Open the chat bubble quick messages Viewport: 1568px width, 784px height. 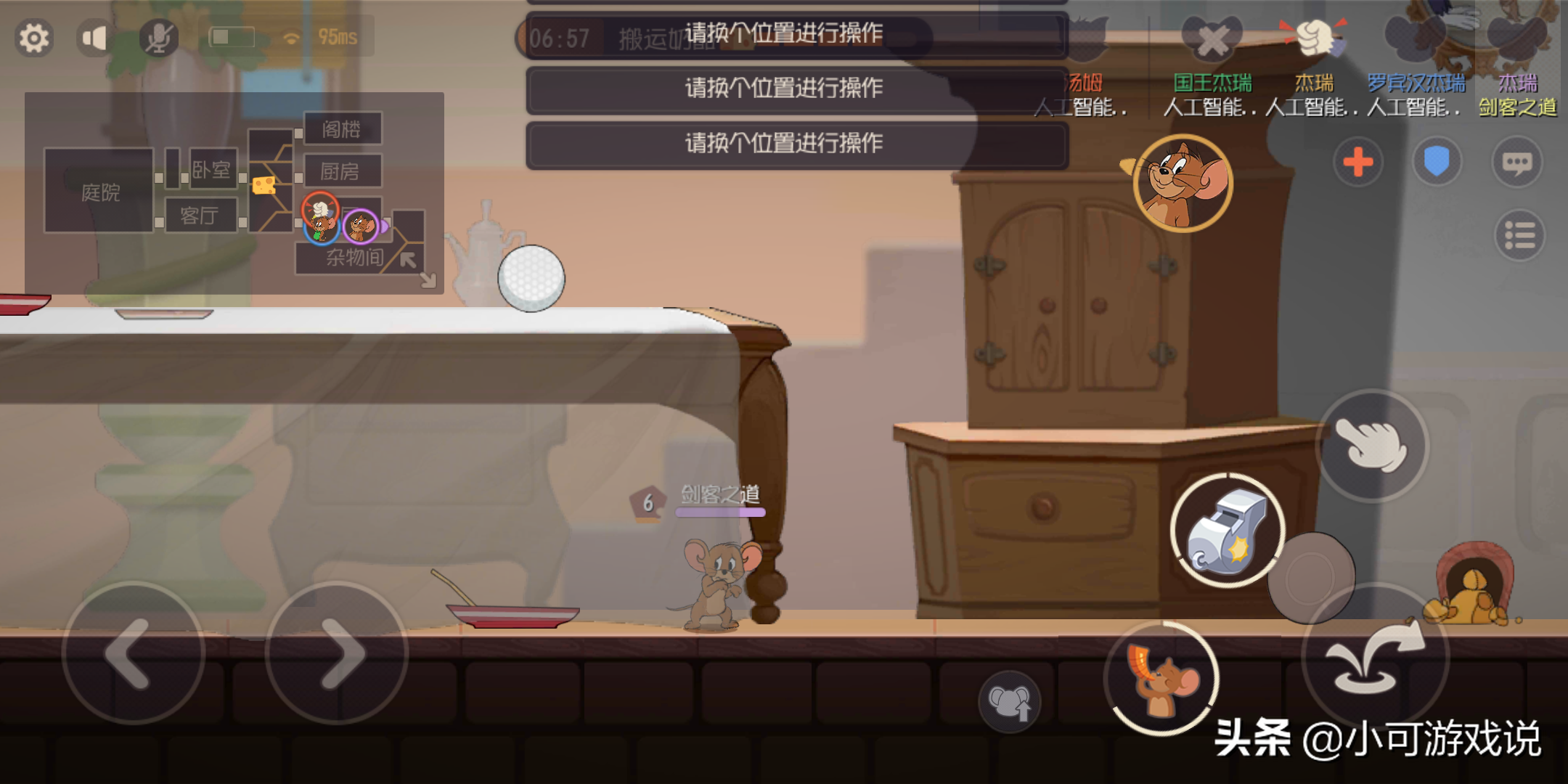point(1516,162)
